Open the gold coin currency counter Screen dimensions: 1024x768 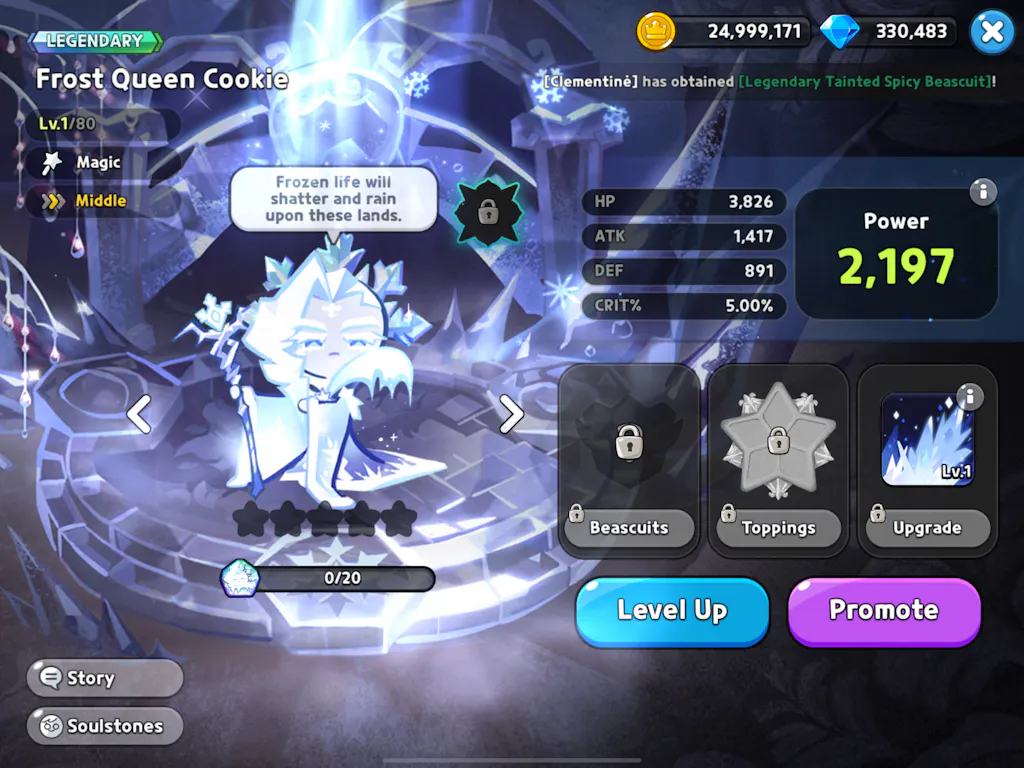[x=722, y=31]
